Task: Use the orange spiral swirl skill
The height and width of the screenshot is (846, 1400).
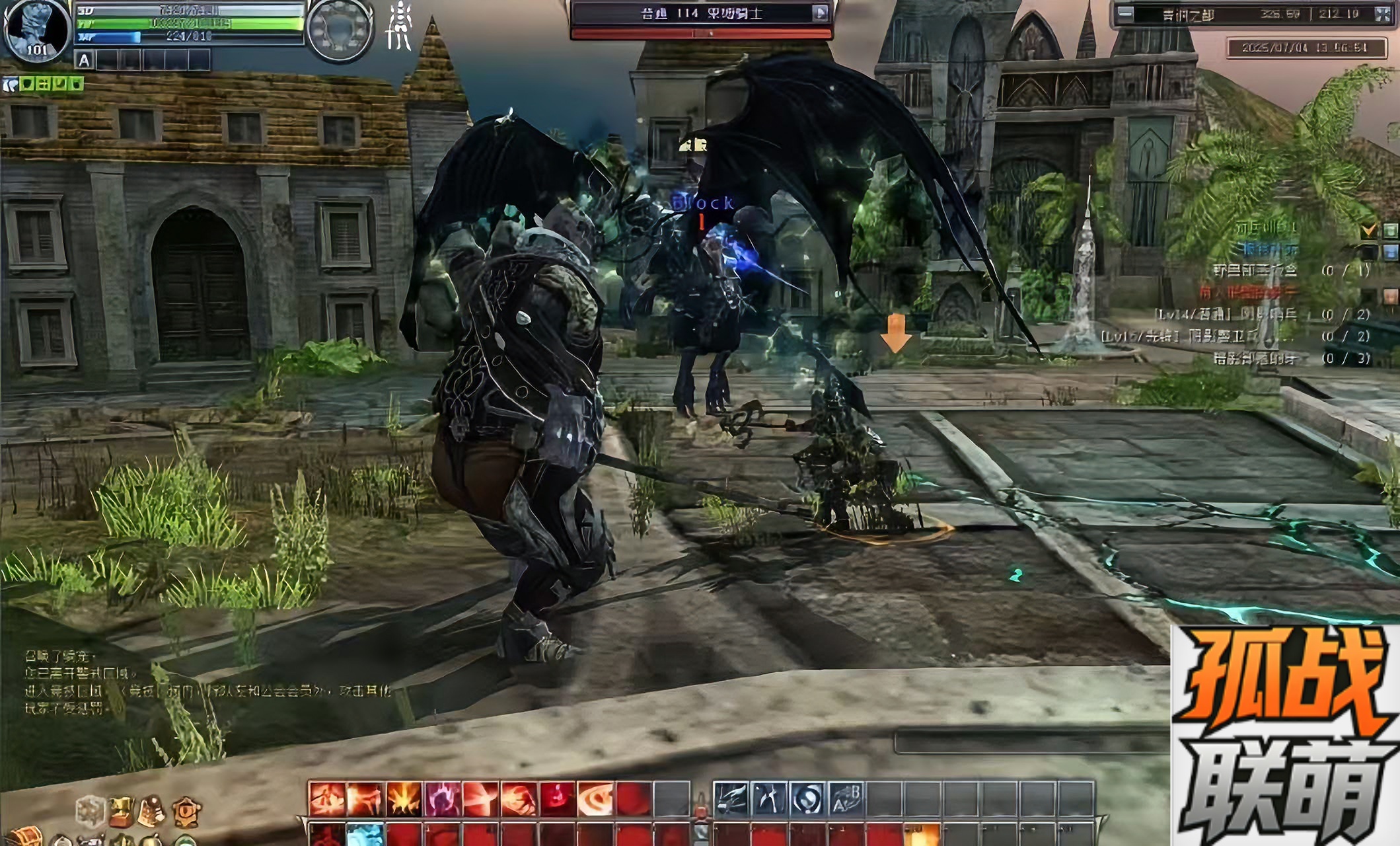Action: coord(595,798)
